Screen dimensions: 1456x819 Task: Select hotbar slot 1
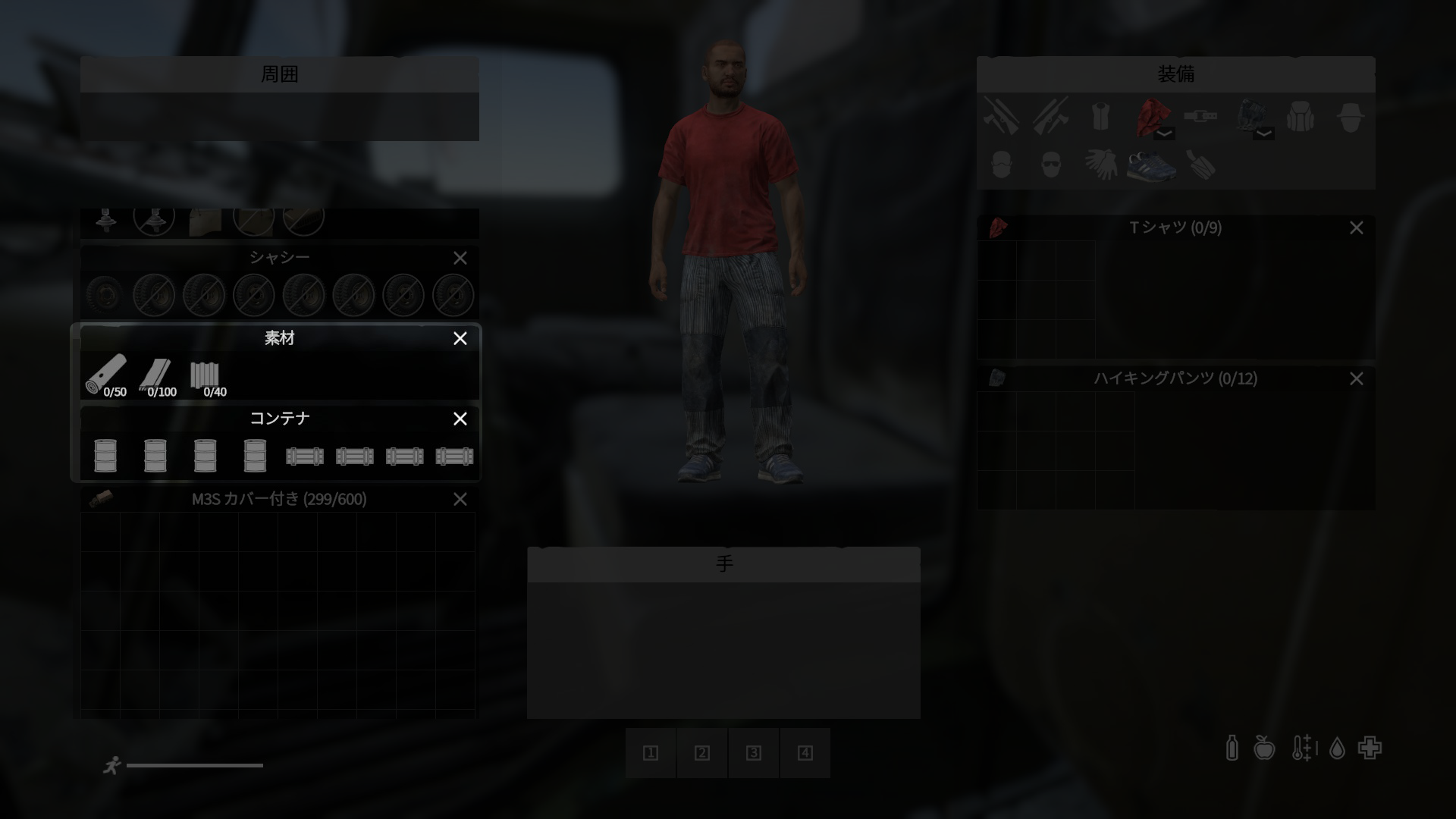651,753
